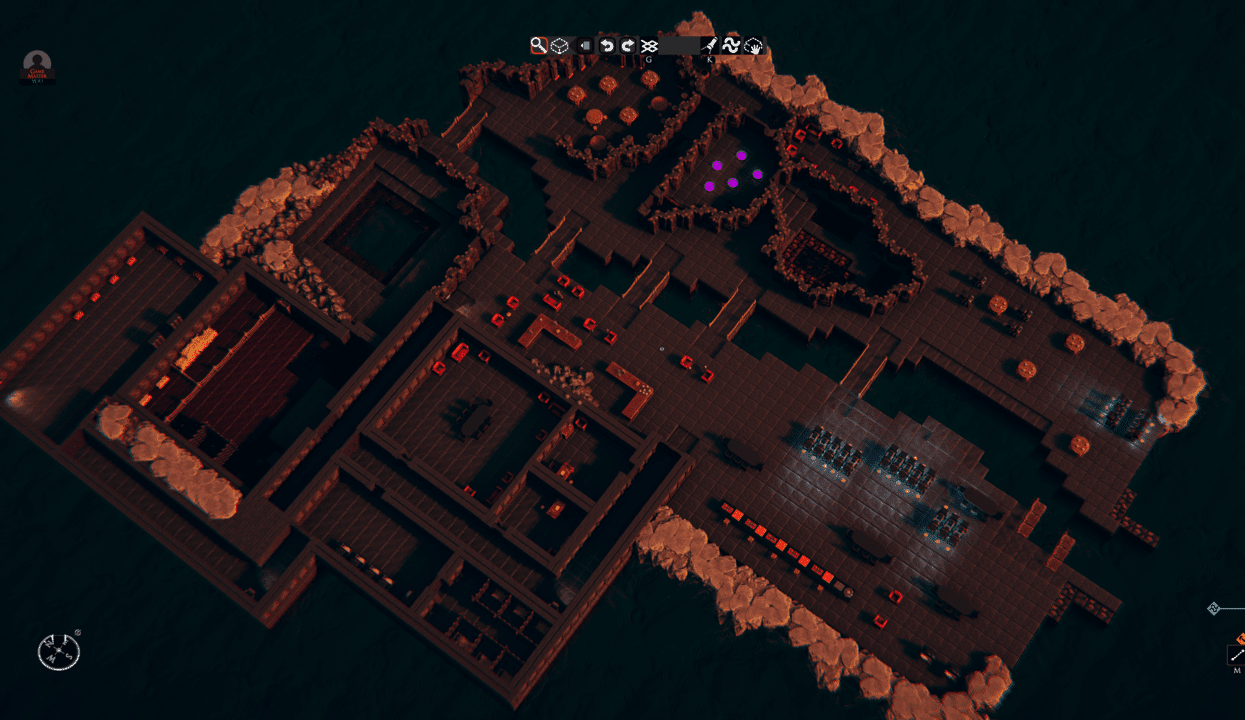Choose the hand grab selection tool
Viewport: 1245px width, 720px height.
point(753,45)
